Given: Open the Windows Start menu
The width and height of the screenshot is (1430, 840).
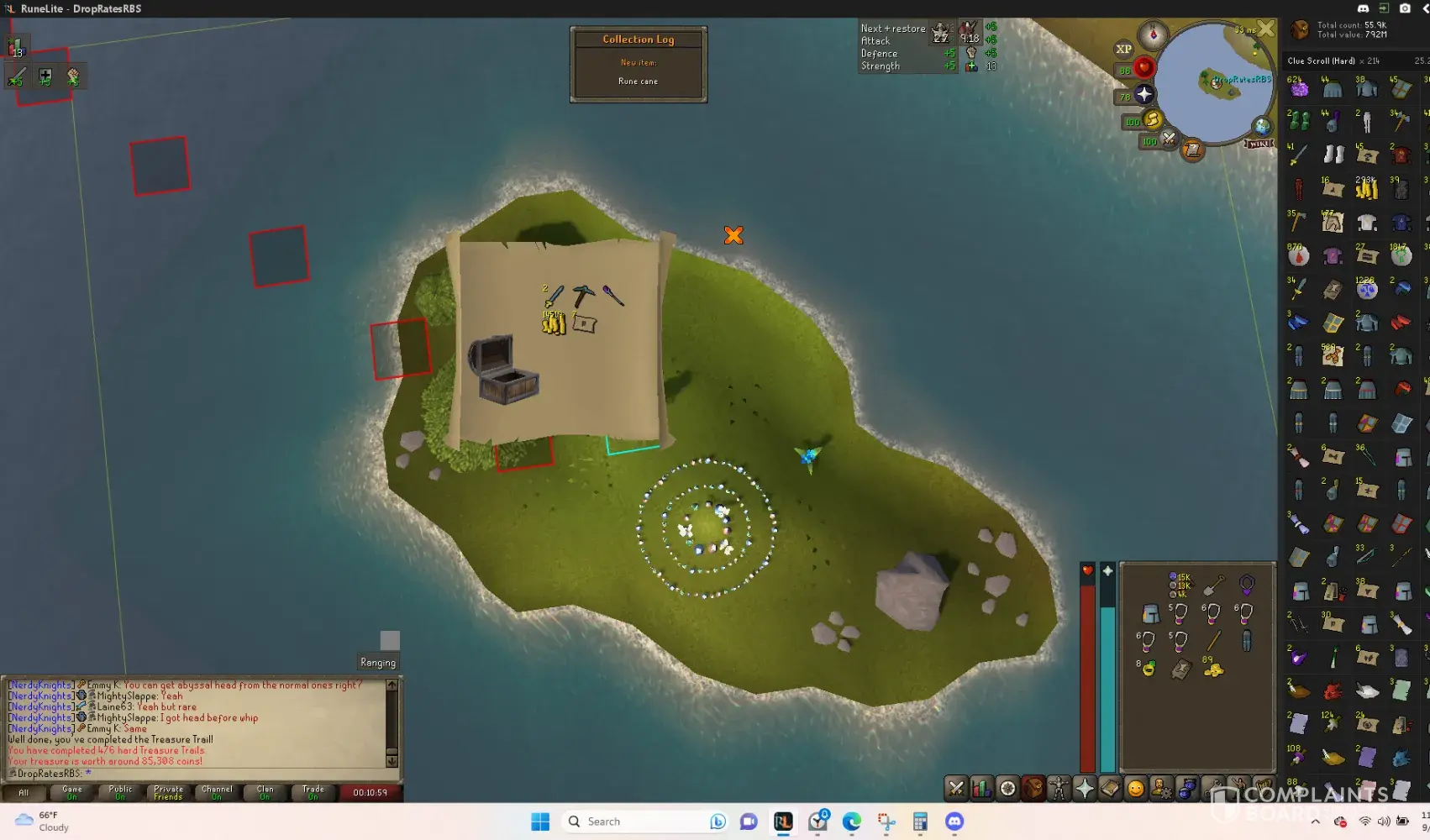Looking at the screenshot, I should 540,822.
